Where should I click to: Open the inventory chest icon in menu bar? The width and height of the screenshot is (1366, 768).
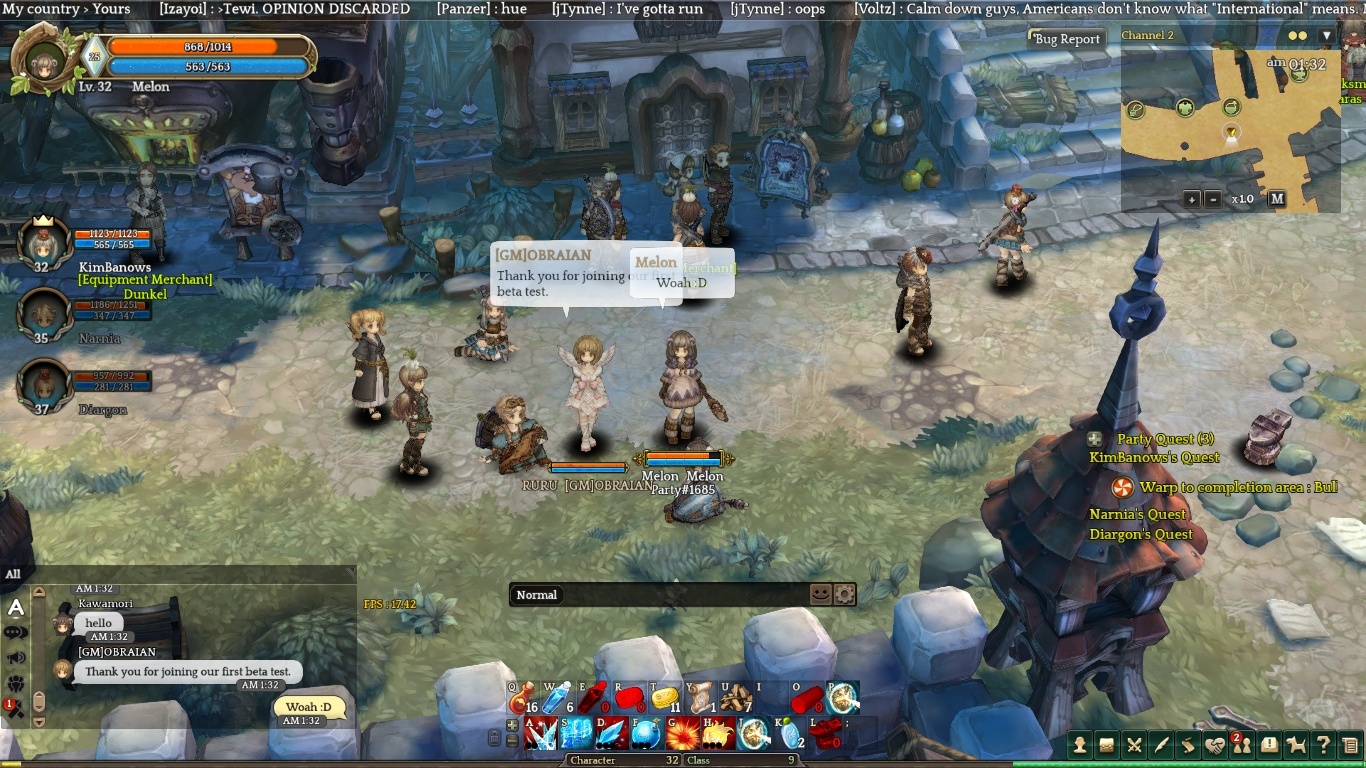1107,744
